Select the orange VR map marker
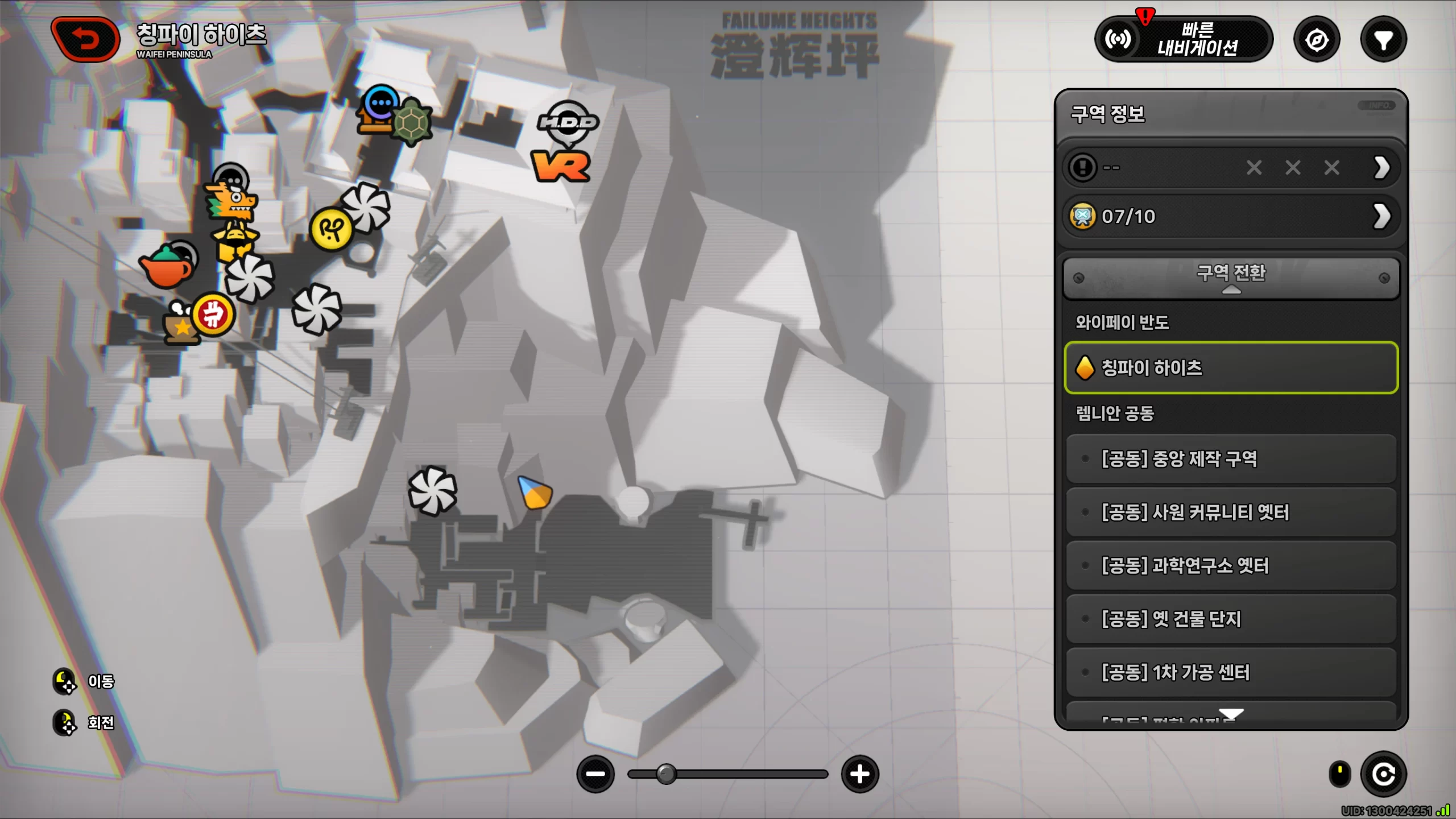Screen dimensions: 1456x819 coord(561,167)
